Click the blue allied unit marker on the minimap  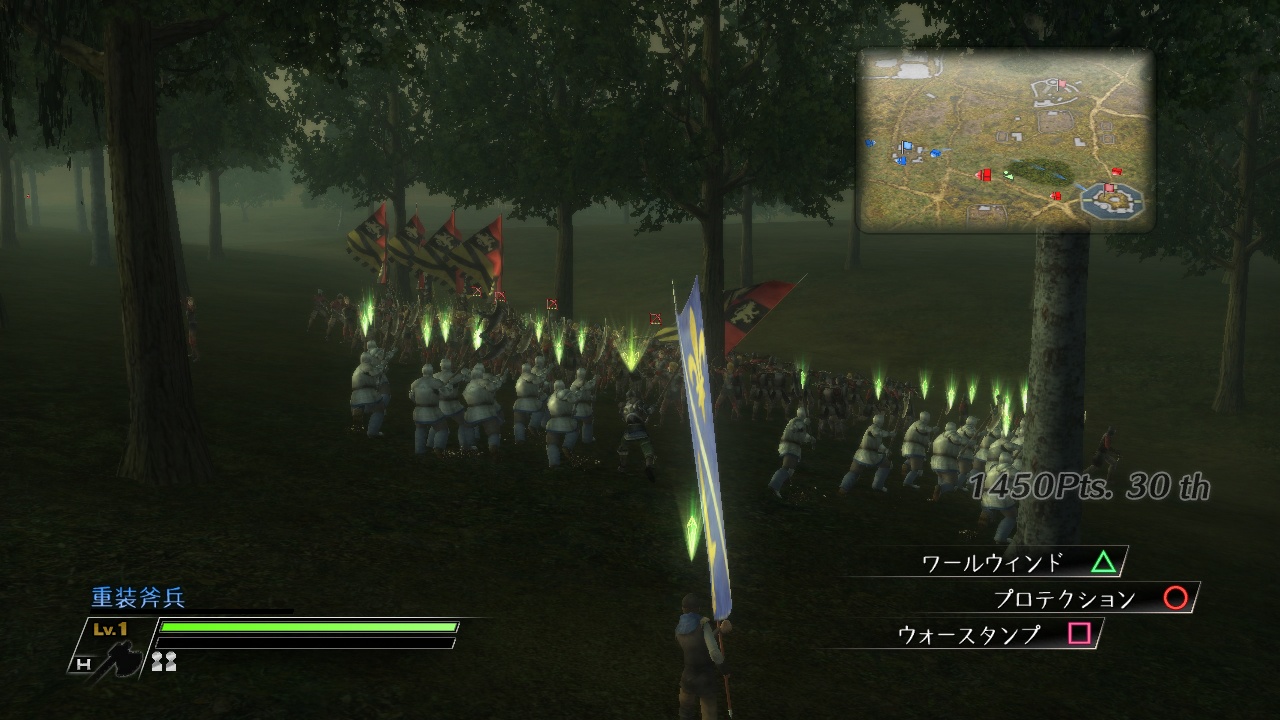tap(907, 146)
